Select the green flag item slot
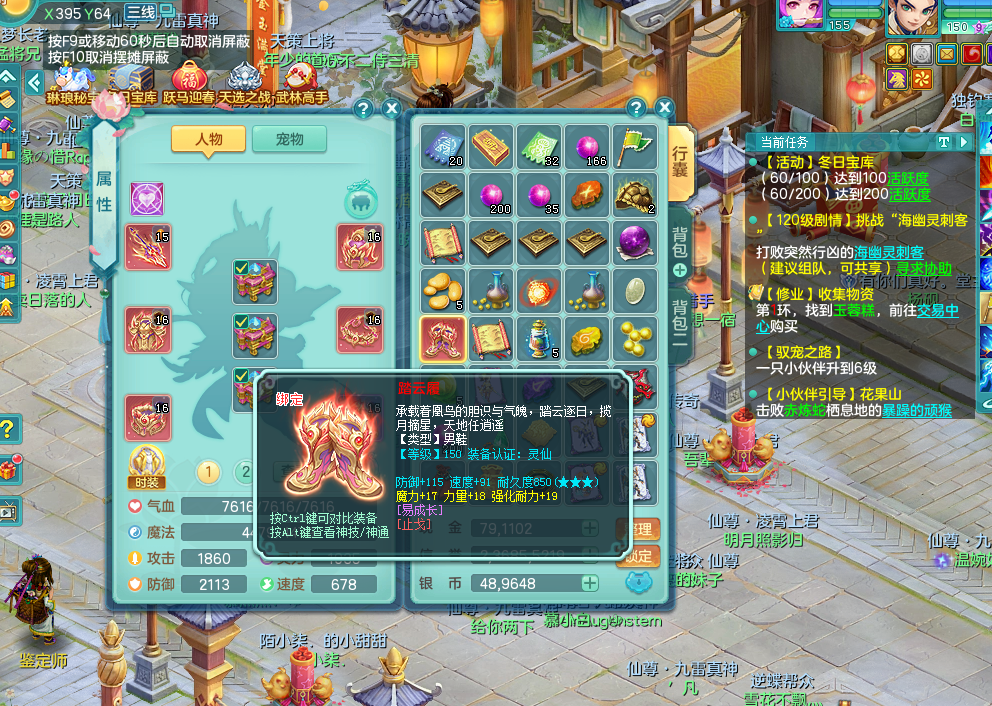This screenshot has height=706, width=992. (x=636, y=147)
